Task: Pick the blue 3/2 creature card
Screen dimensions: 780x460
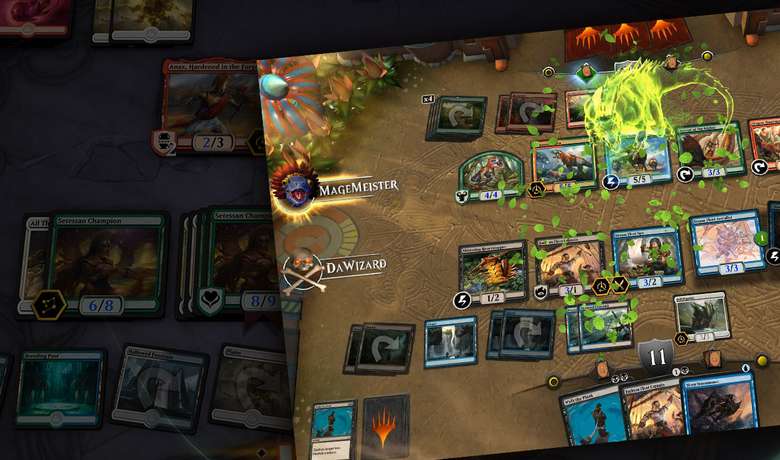Action: click(646, 257)
